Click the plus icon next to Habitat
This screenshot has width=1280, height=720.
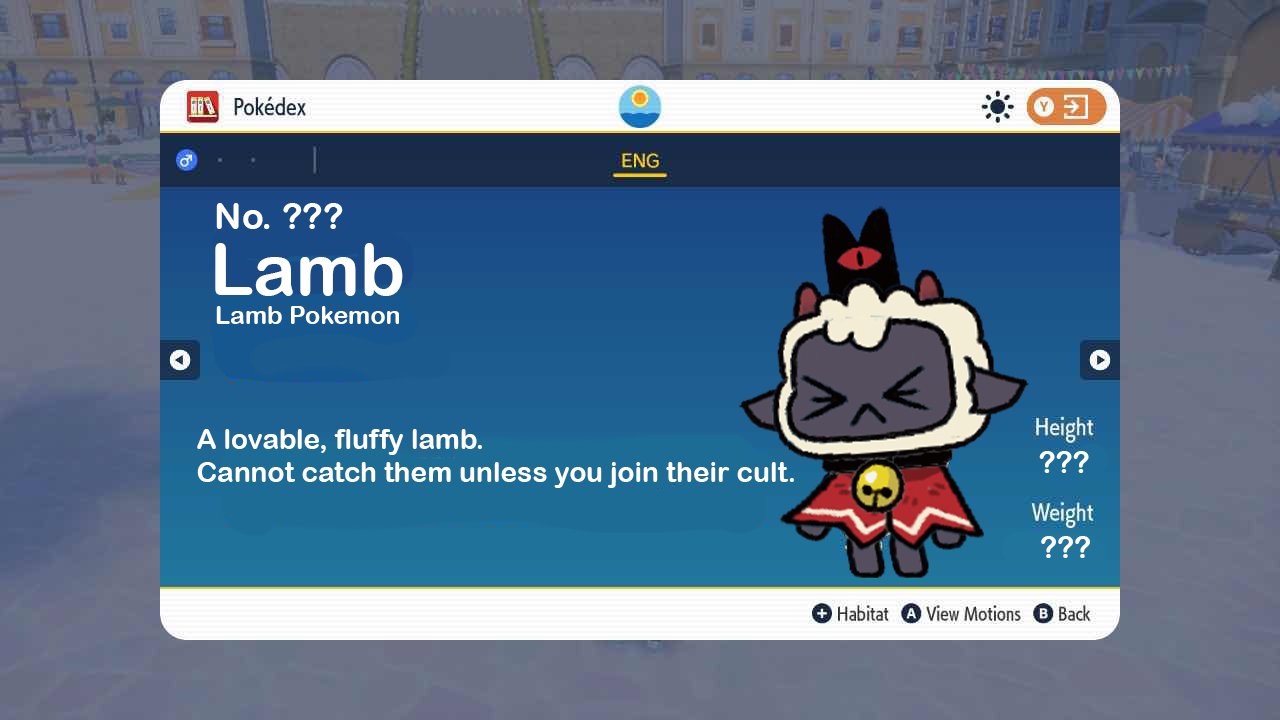820,614
